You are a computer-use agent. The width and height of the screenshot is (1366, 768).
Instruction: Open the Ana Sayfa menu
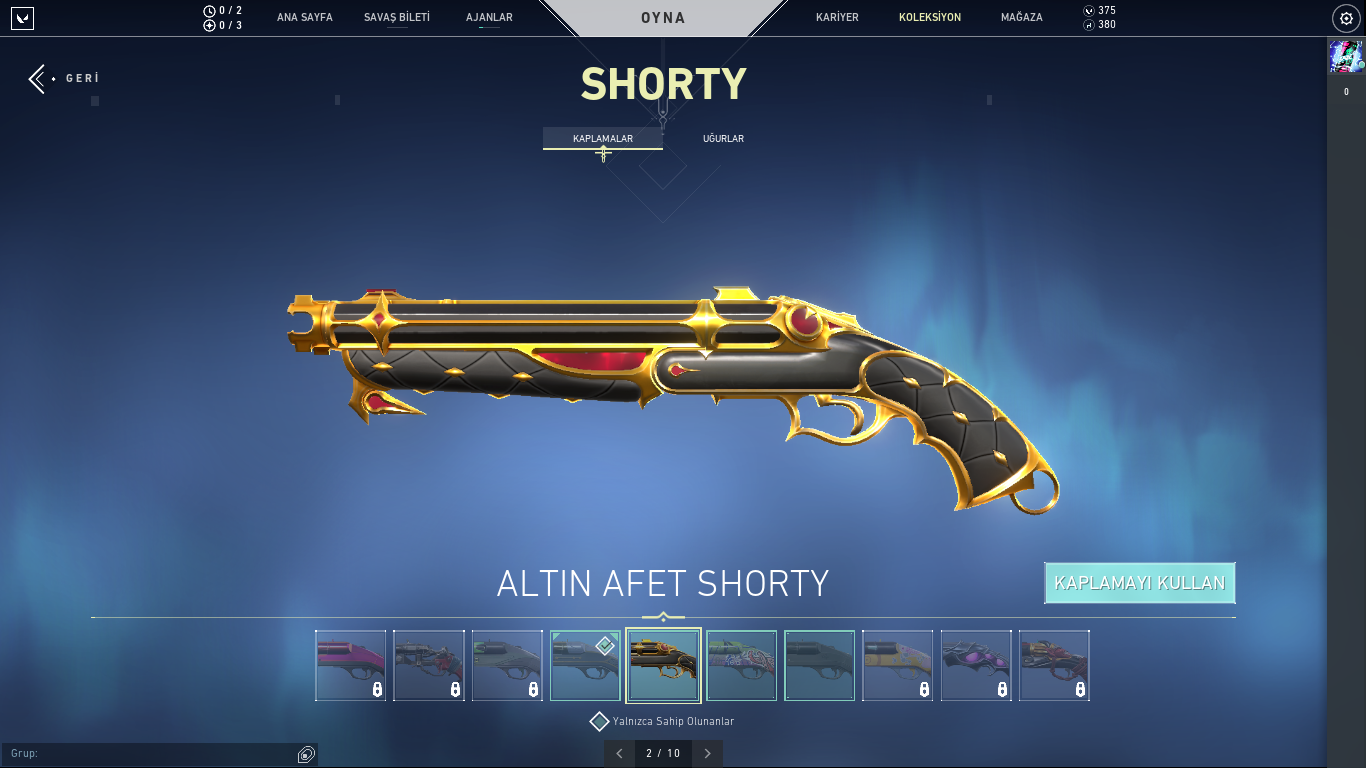[x=305, y=17]
